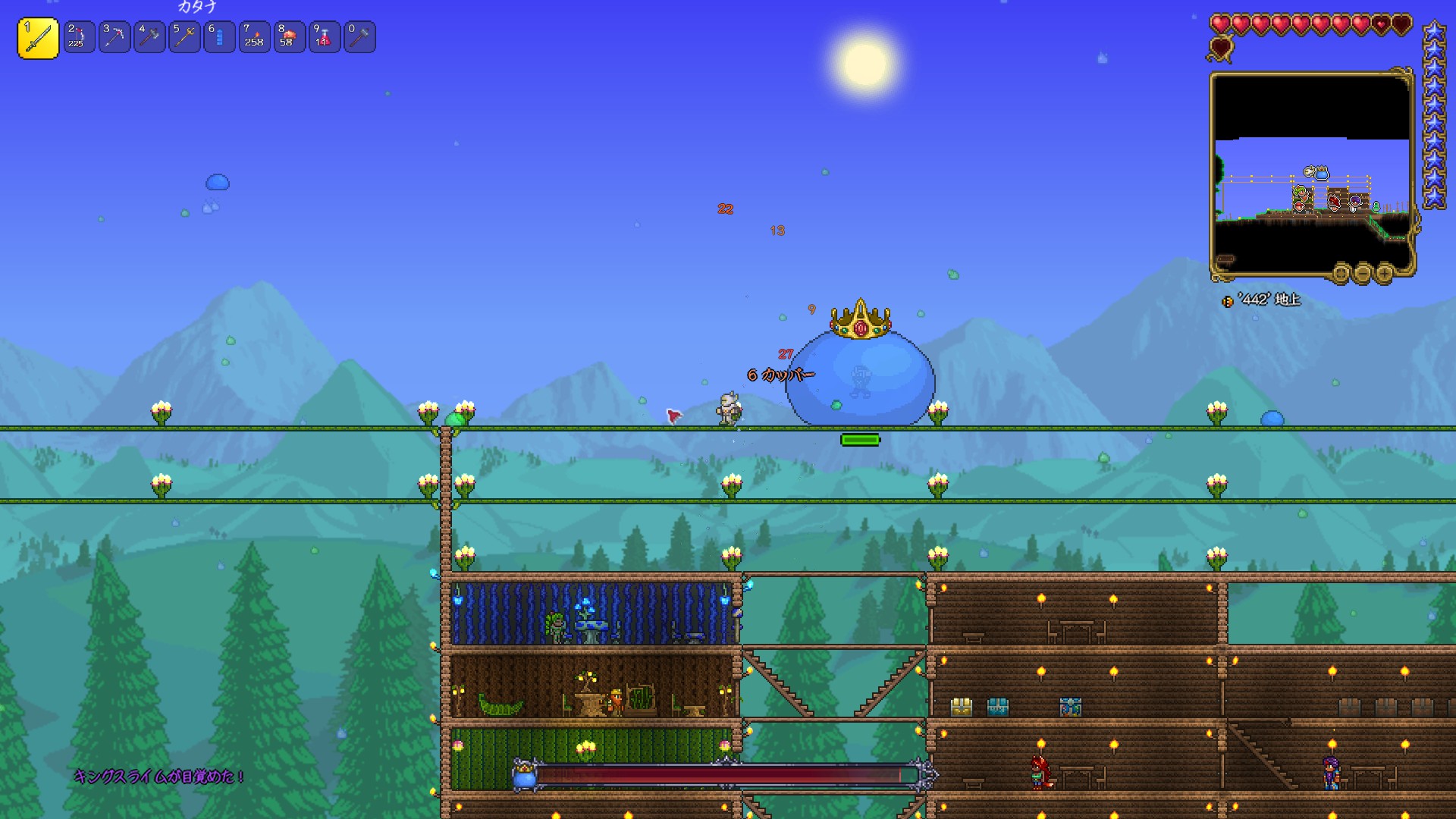Image resolution: width=1456 pixels, height=819 pixels.
Task: Equip the axe in hotbar slot 4
Action: pos(149,37)
